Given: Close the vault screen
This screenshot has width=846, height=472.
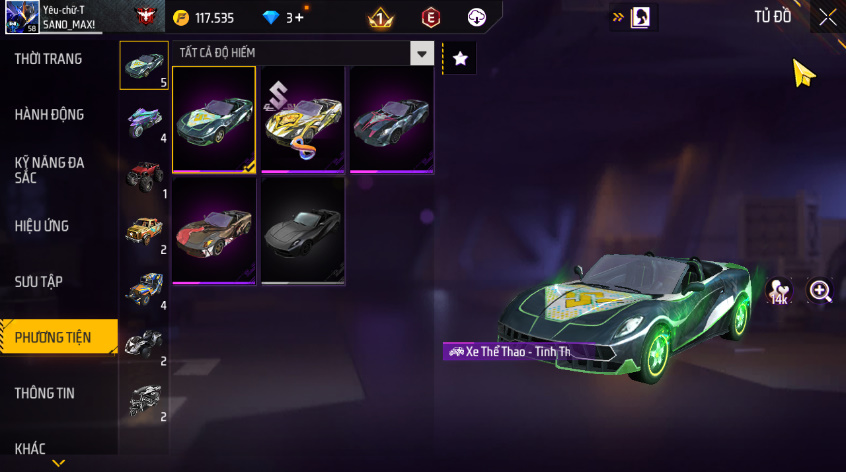Looking at the screenshot, I should pyautogui.click(x=827, y=17).
